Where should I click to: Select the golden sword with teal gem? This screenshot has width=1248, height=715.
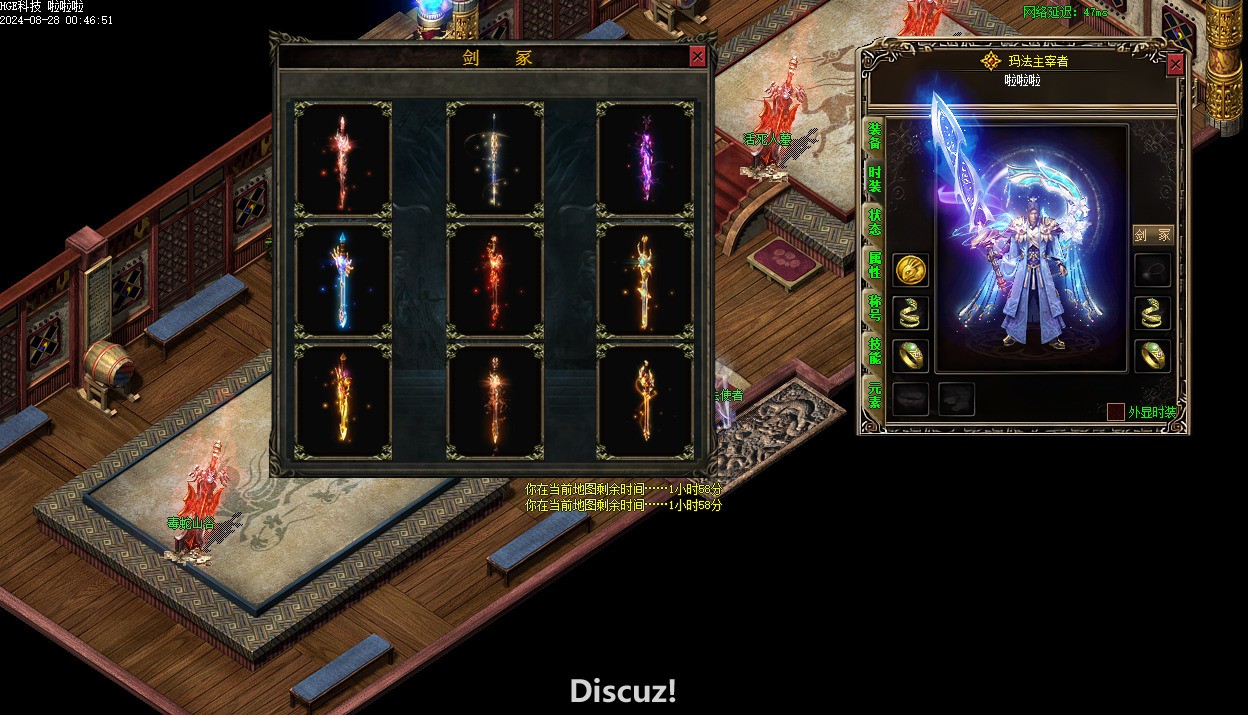pyautogui.click(x=644, y=281)
